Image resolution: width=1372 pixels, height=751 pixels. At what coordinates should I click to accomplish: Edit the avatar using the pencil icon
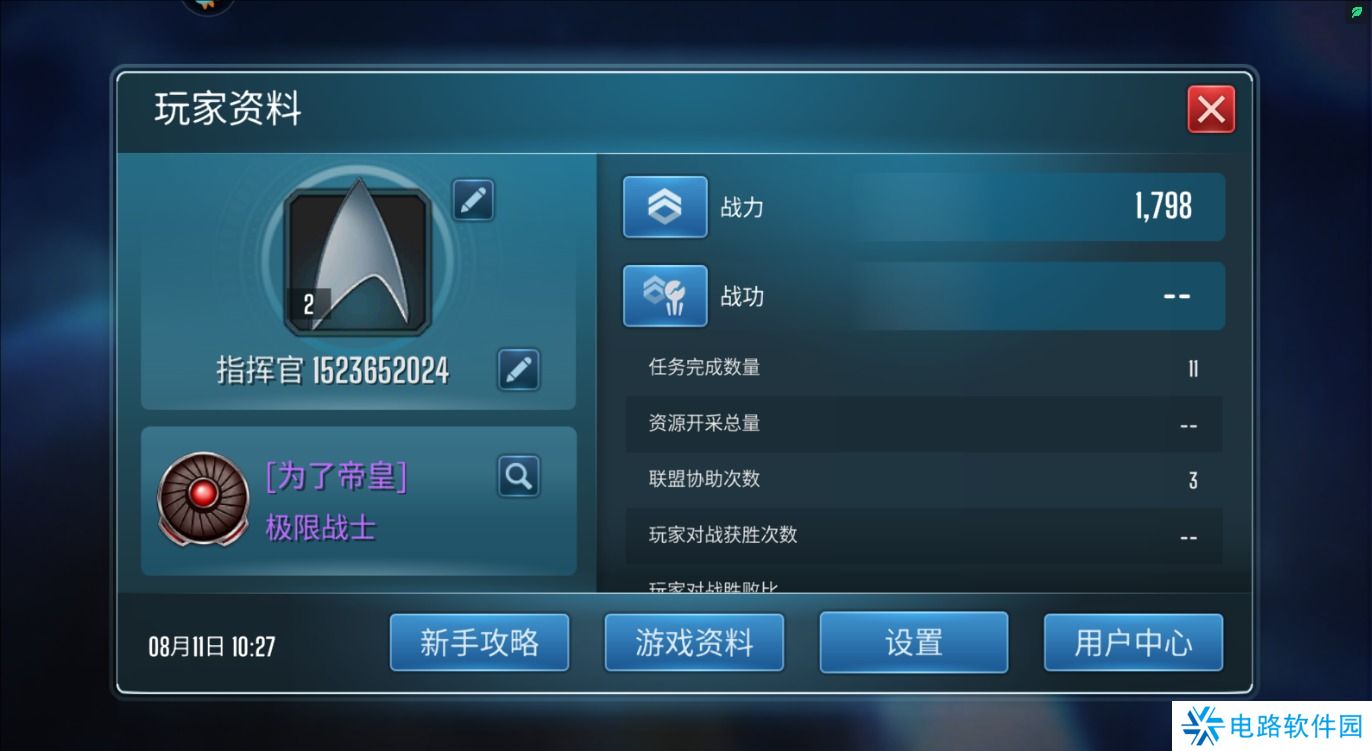coord(472,200)
